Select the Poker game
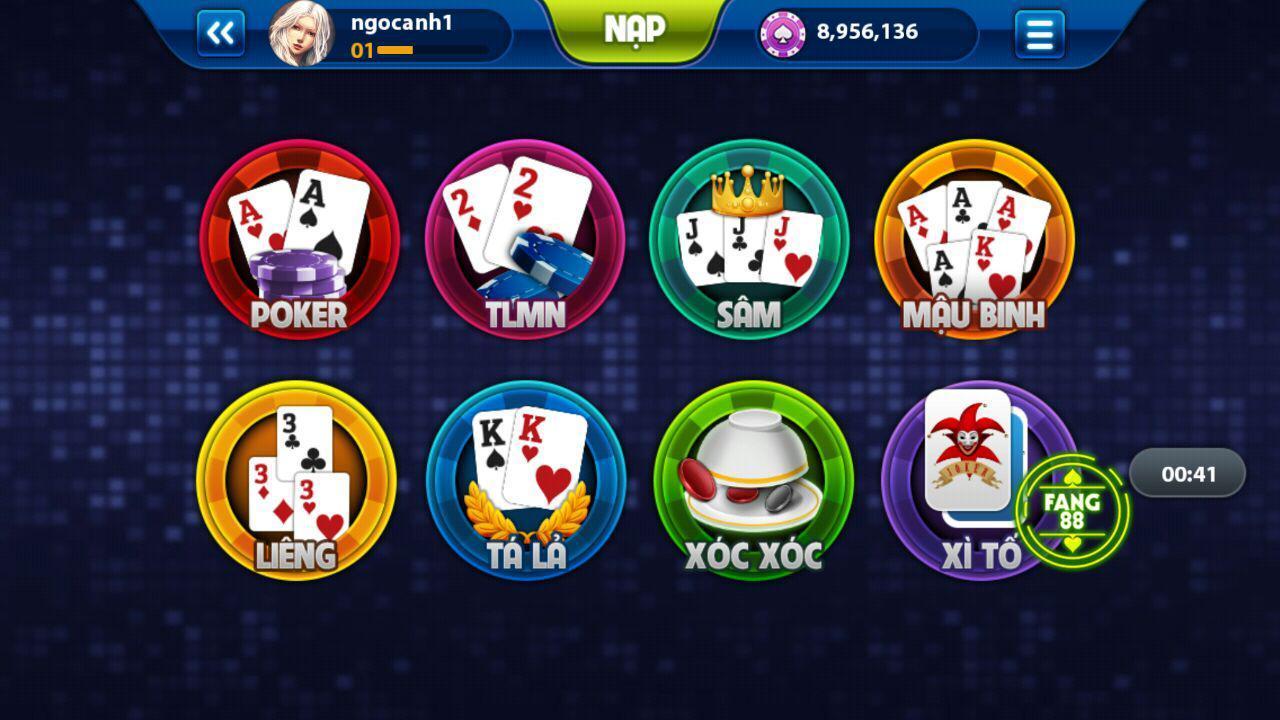1280x720 pixels. click(x=299, y=240)
